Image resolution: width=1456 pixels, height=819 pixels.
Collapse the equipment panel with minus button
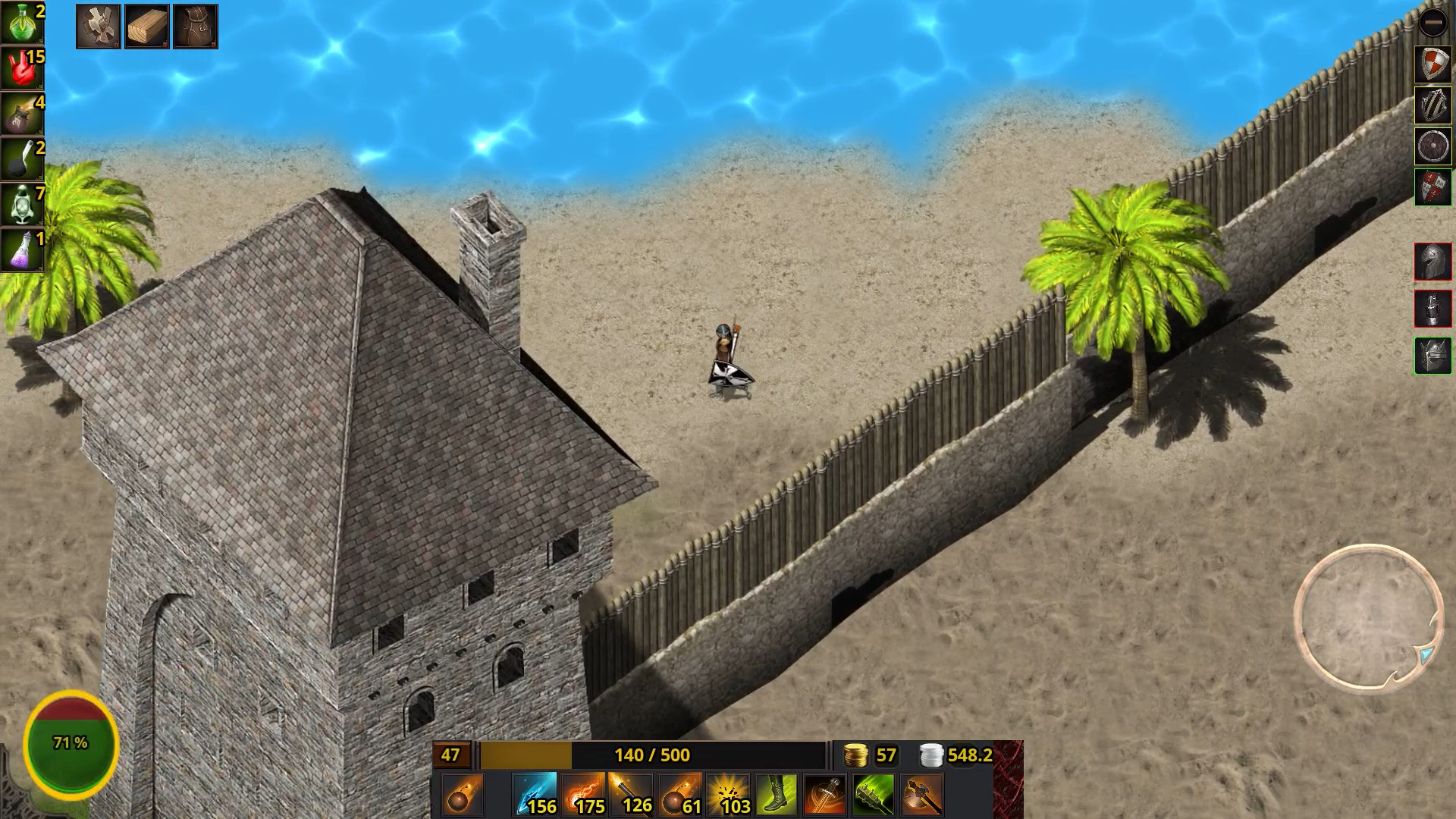[1432, 23]
